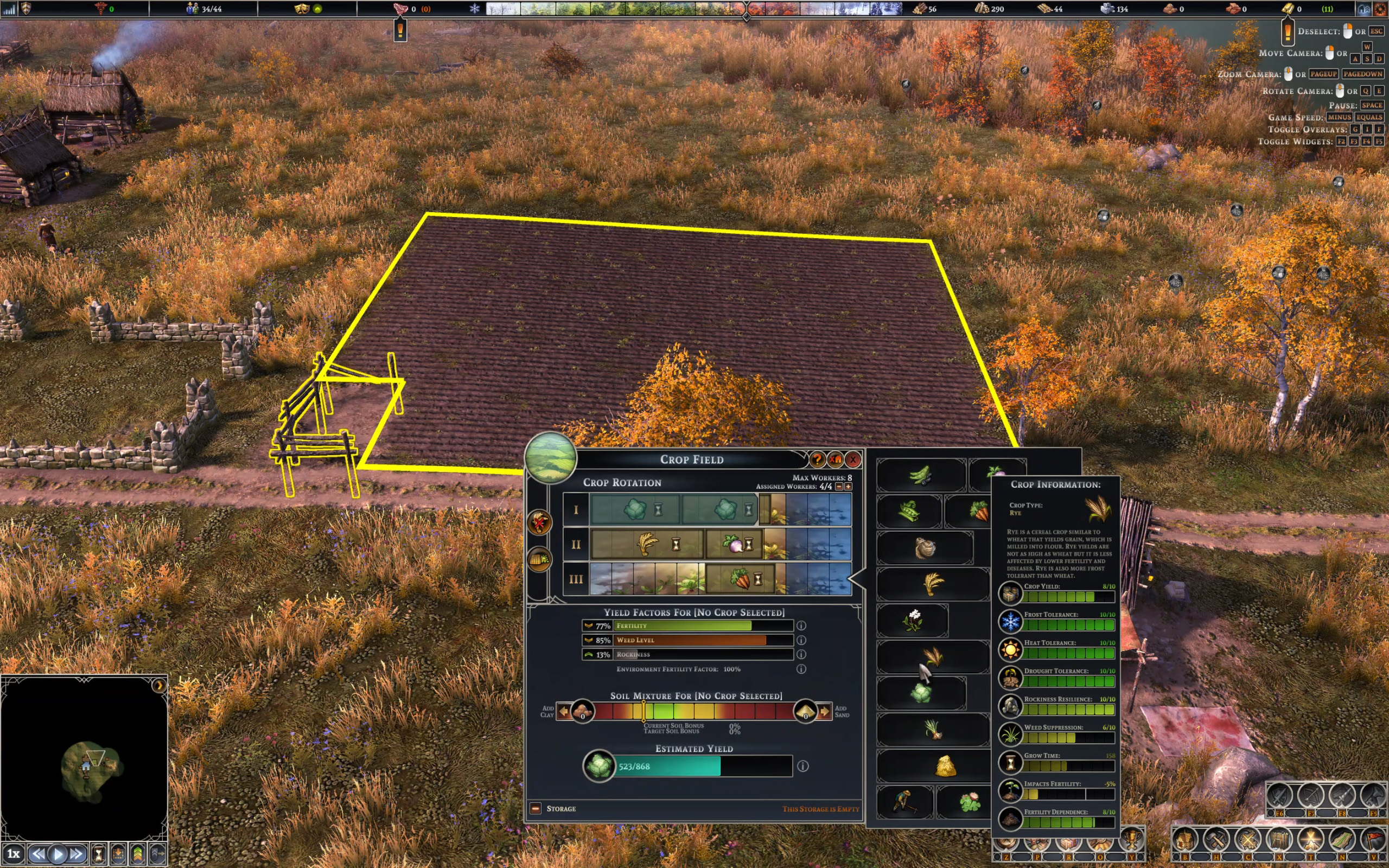Select the peas crop option
The image size is (1389, 868).
pyautogui.click(x=909, y=510)
